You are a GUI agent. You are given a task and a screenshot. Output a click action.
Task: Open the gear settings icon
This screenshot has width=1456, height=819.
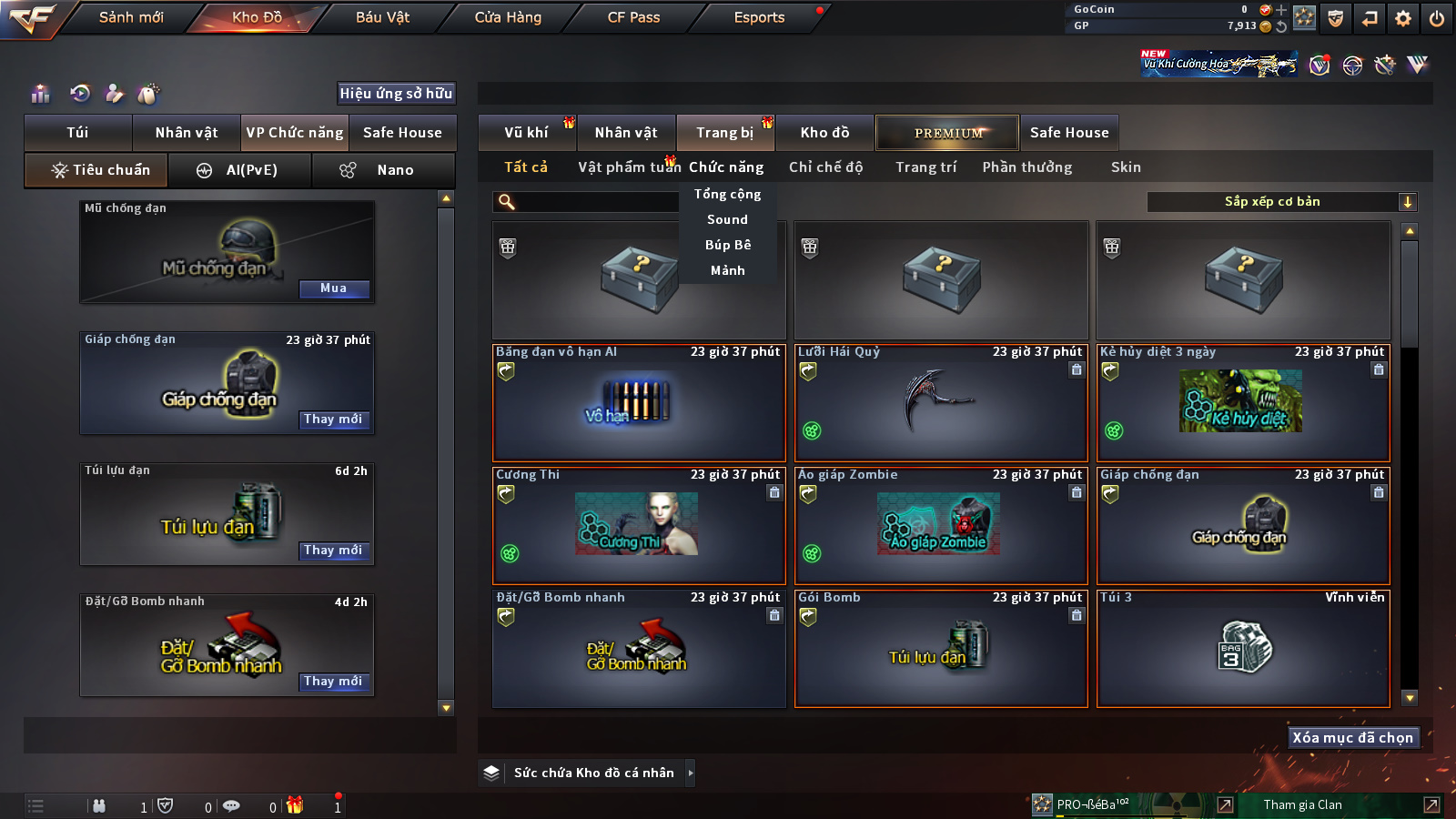(x=1403, y=18)
